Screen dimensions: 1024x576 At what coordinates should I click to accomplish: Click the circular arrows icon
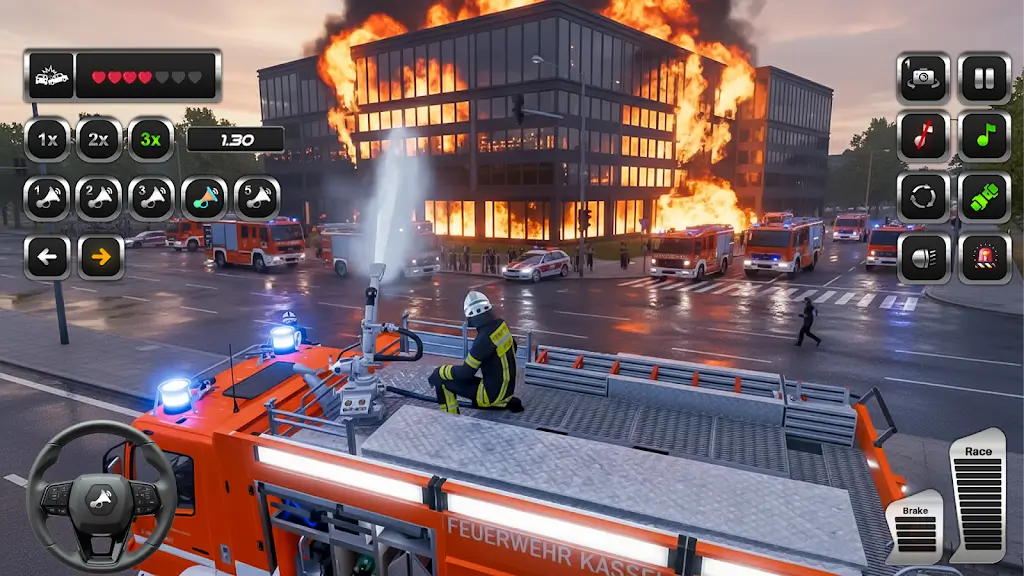(923, 197)
